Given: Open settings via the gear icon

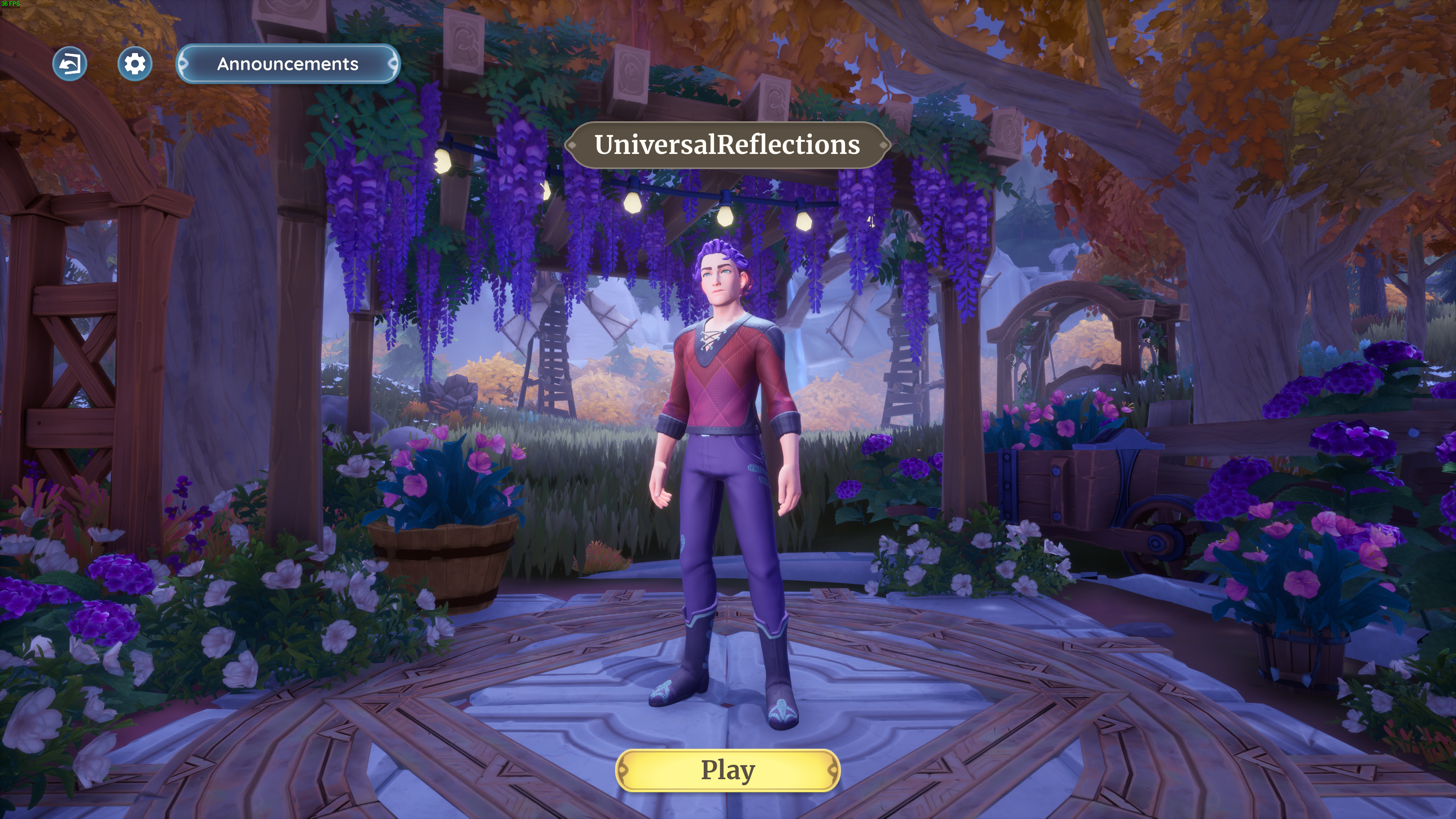Looking at the screenshot, I should pos(135,64).
